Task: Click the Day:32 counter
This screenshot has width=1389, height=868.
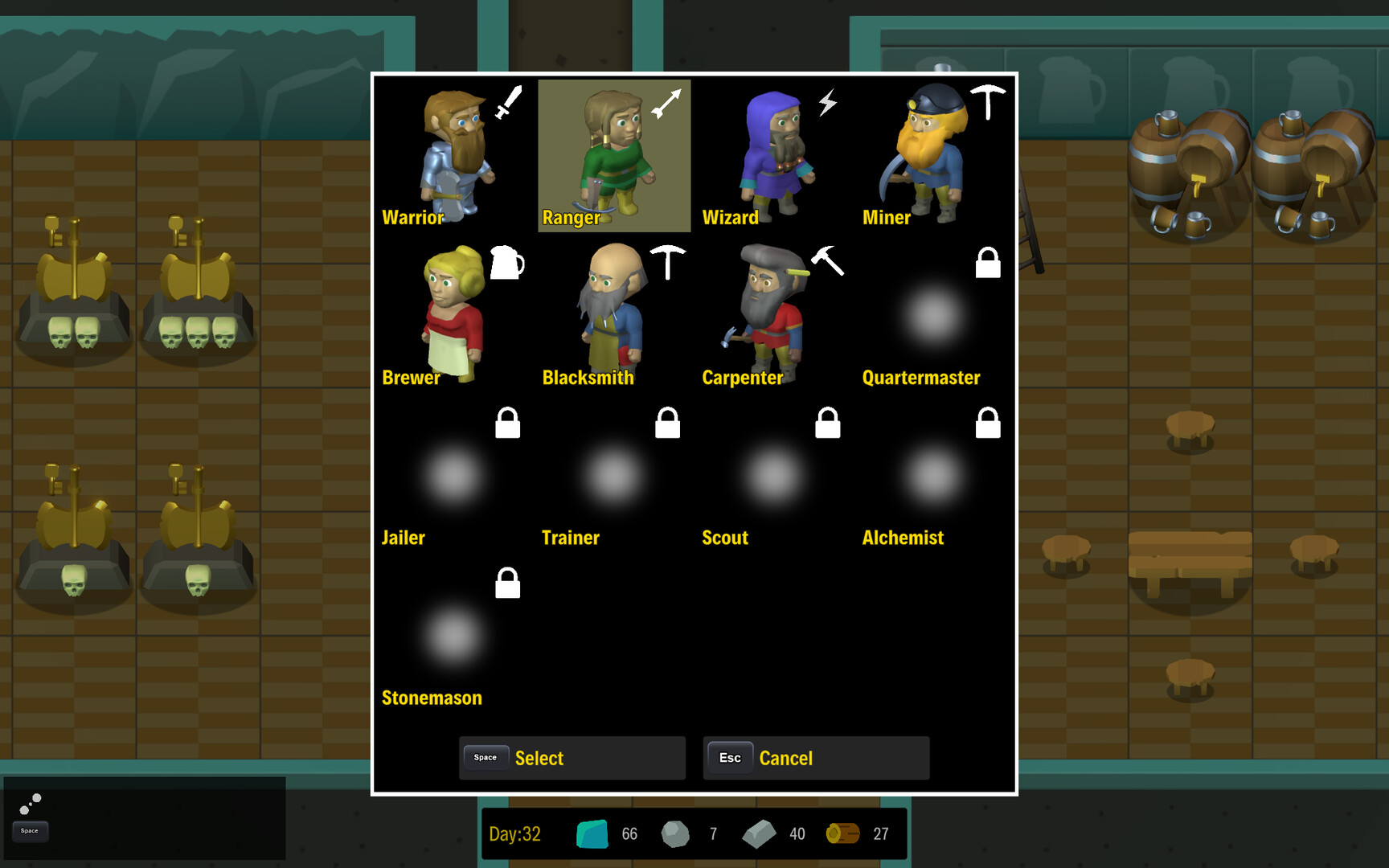Action: coord(515,834)
